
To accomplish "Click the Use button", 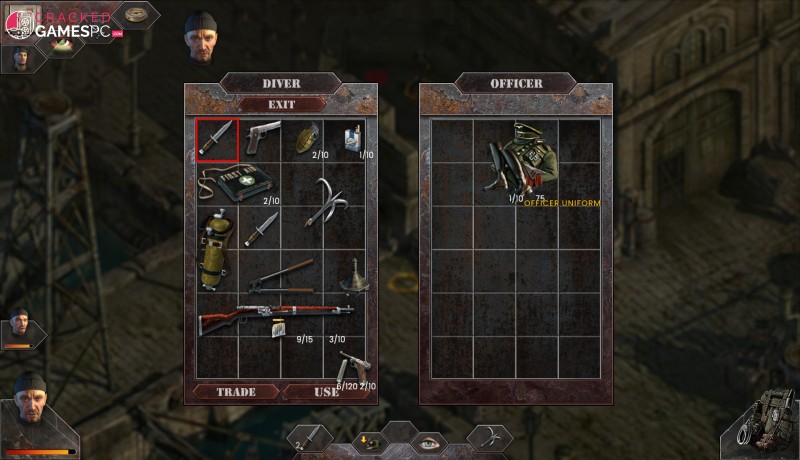I will coord(326,392).
